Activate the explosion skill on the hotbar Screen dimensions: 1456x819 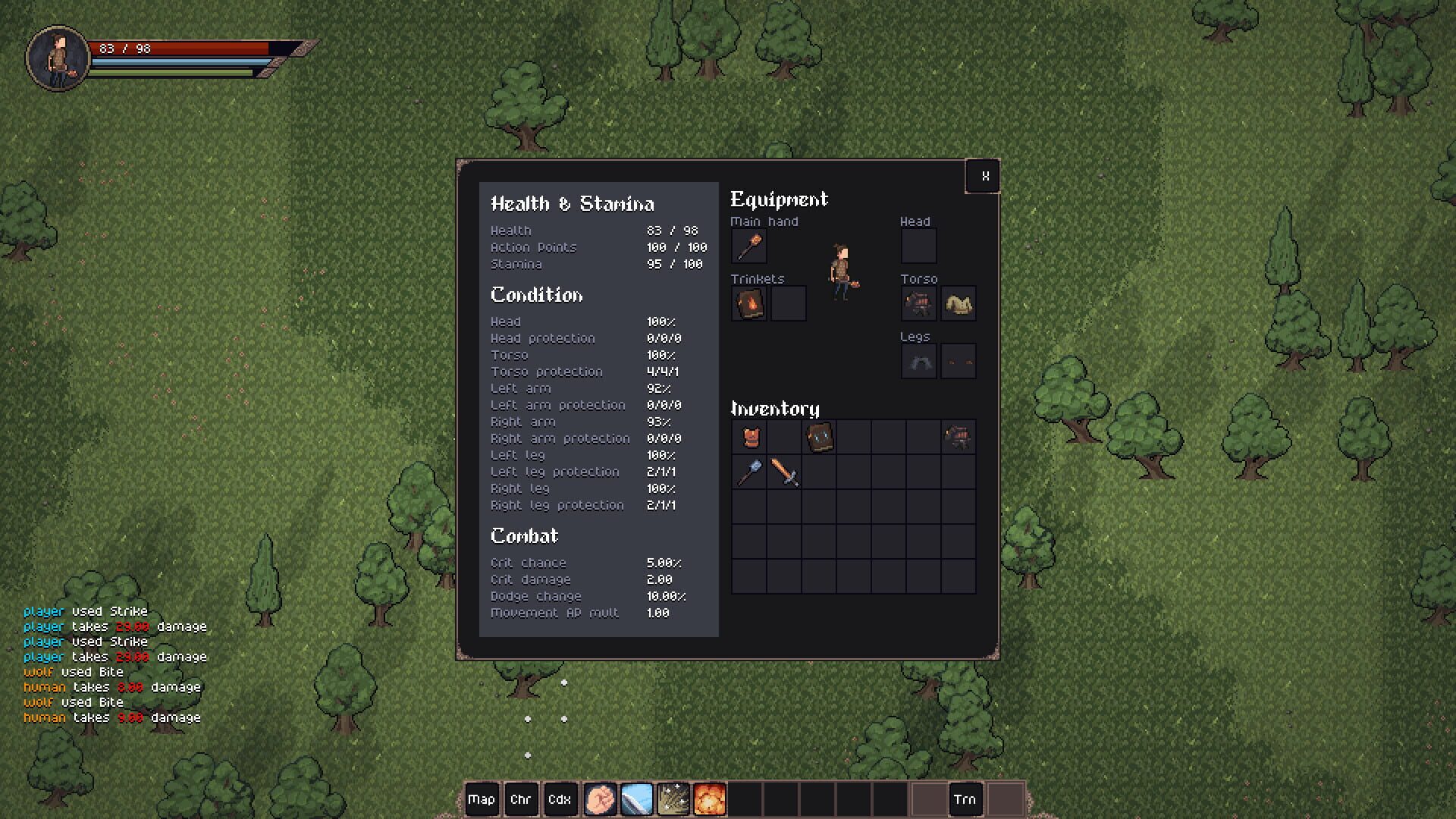point(711,799)
